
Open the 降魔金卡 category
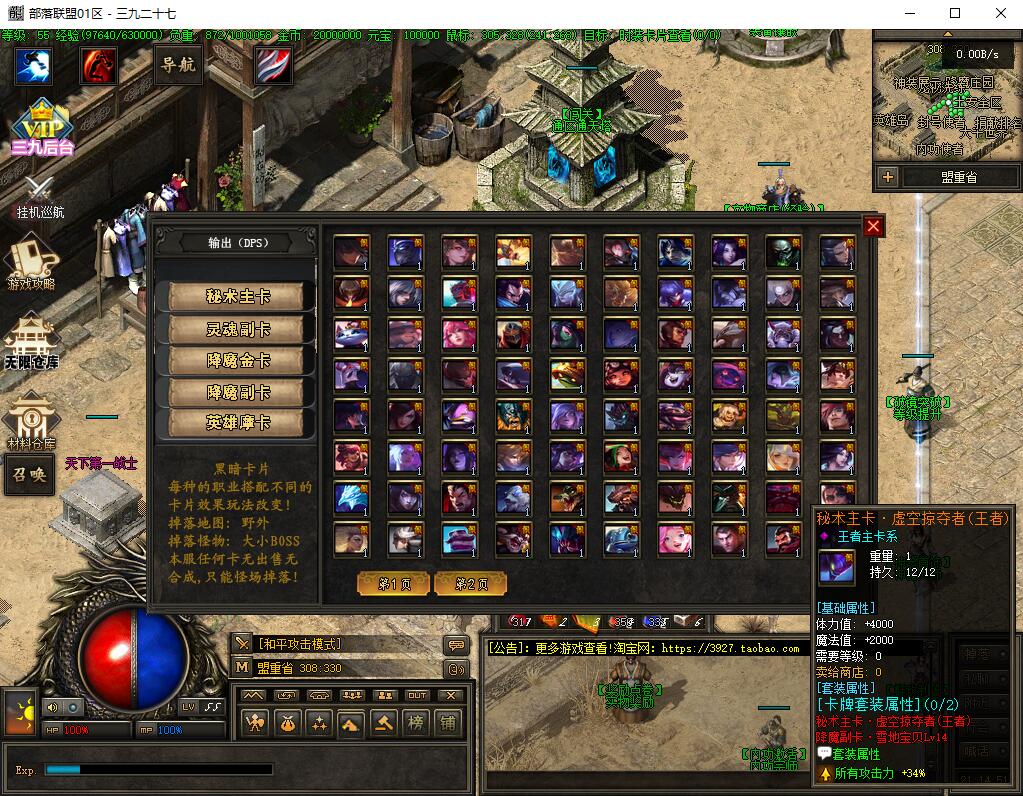tap(238, 360)
